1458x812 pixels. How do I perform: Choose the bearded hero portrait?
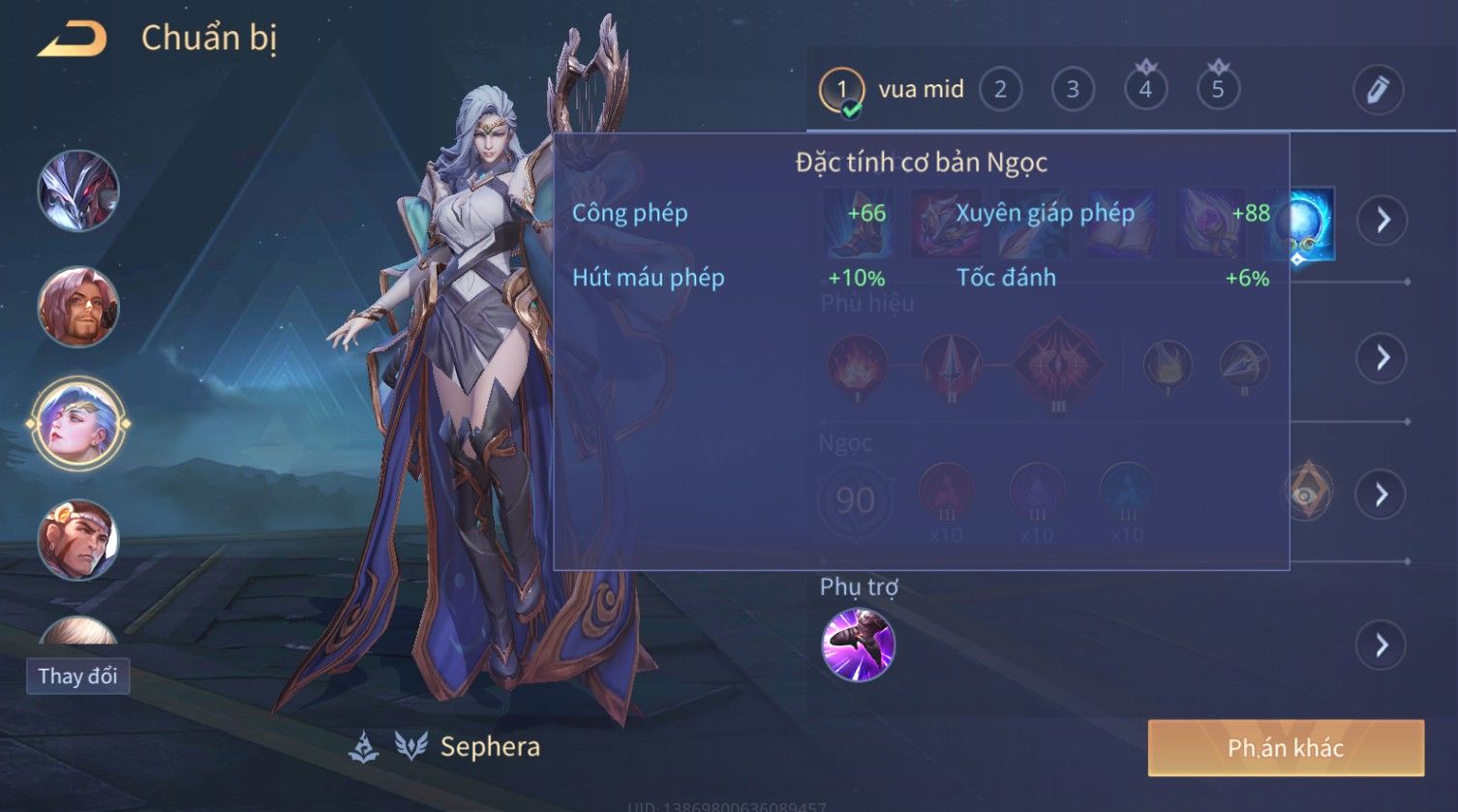78,308
